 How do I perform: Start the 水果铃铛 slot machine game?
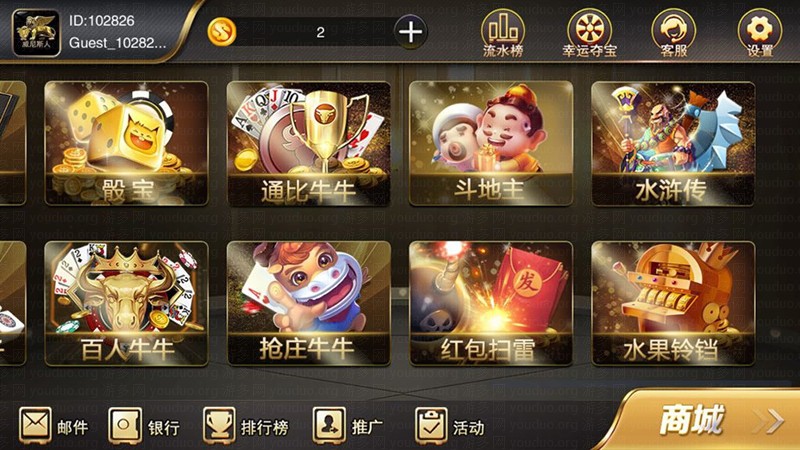click(x=672, y=303)
